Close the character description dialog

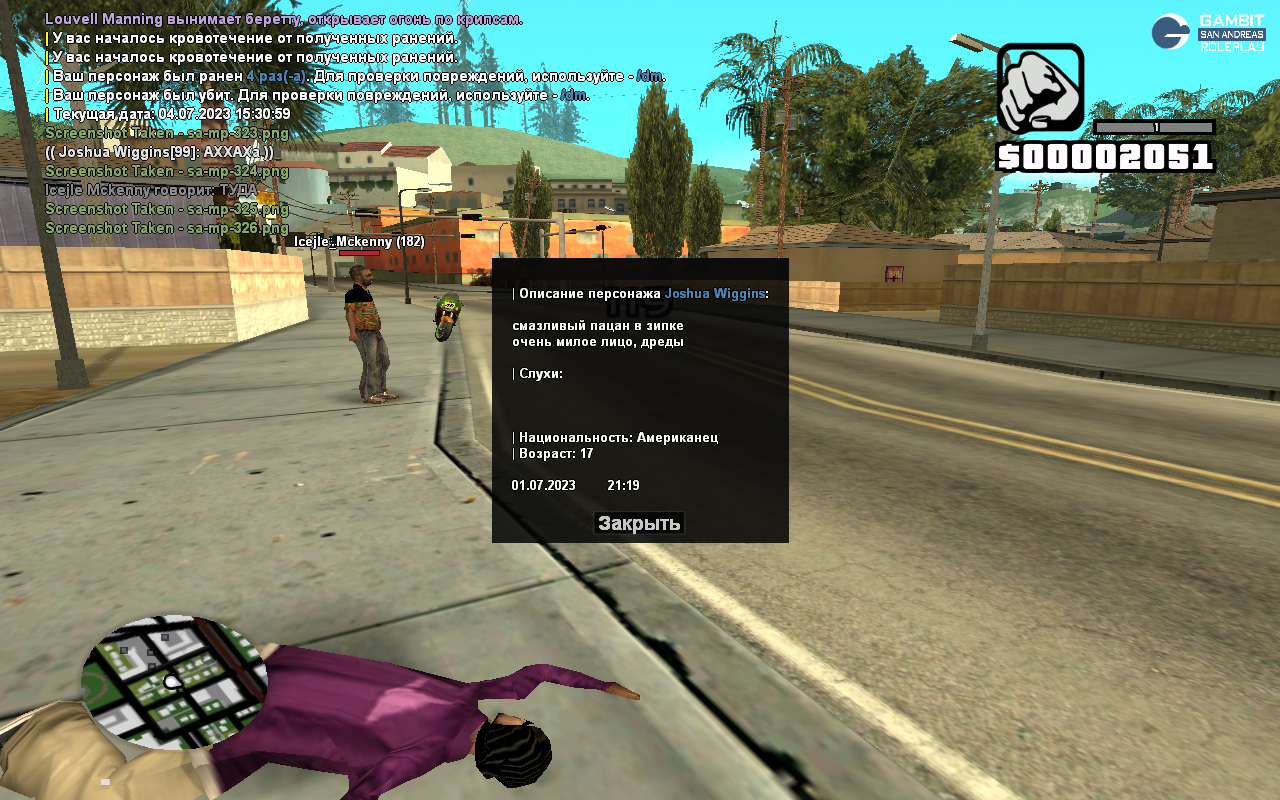[639, 523]
